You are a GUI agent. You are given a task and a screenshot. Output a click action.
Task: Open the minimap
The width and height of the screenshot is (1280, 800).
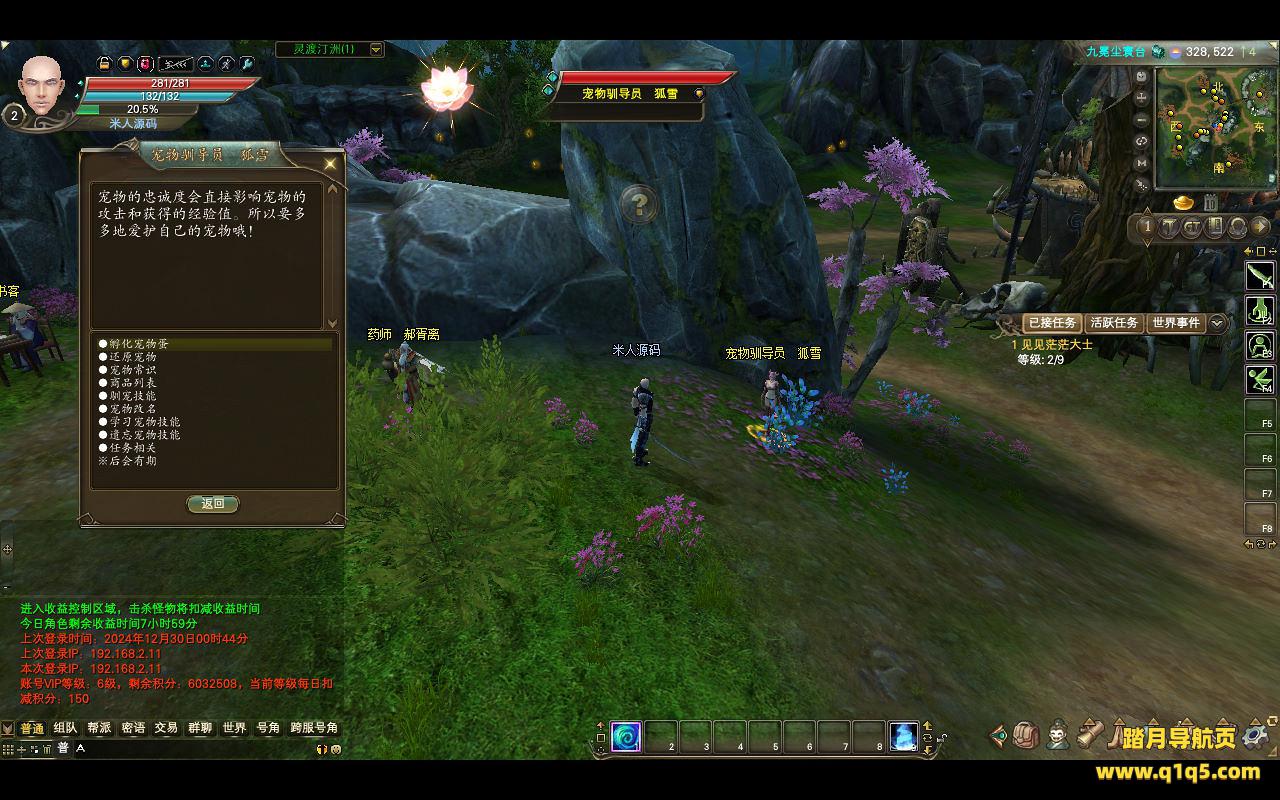coord(1214,128)
